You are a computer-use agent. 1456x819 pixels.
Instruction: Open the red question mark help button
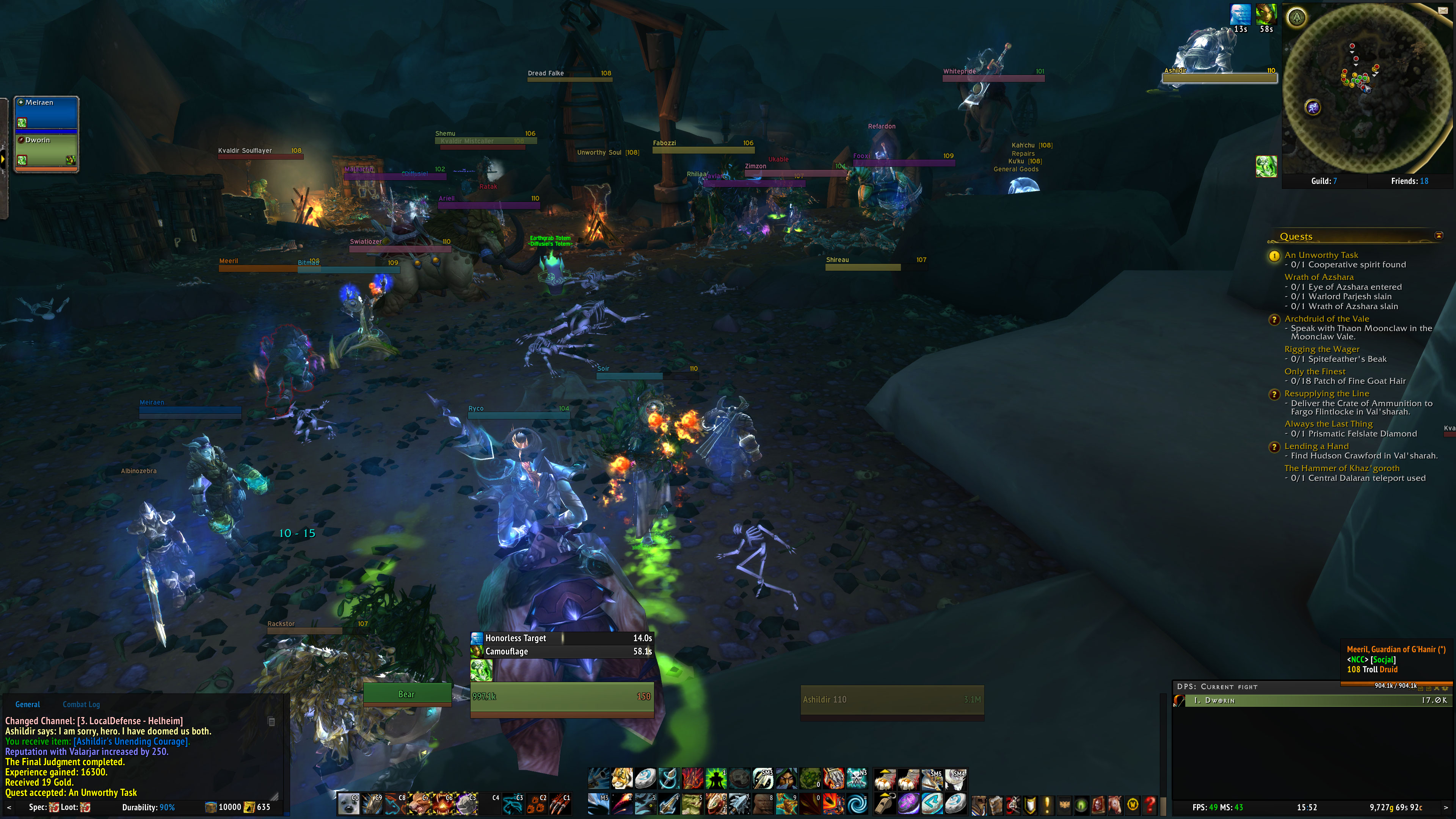pyautogui.click(x=1149, y=804)
